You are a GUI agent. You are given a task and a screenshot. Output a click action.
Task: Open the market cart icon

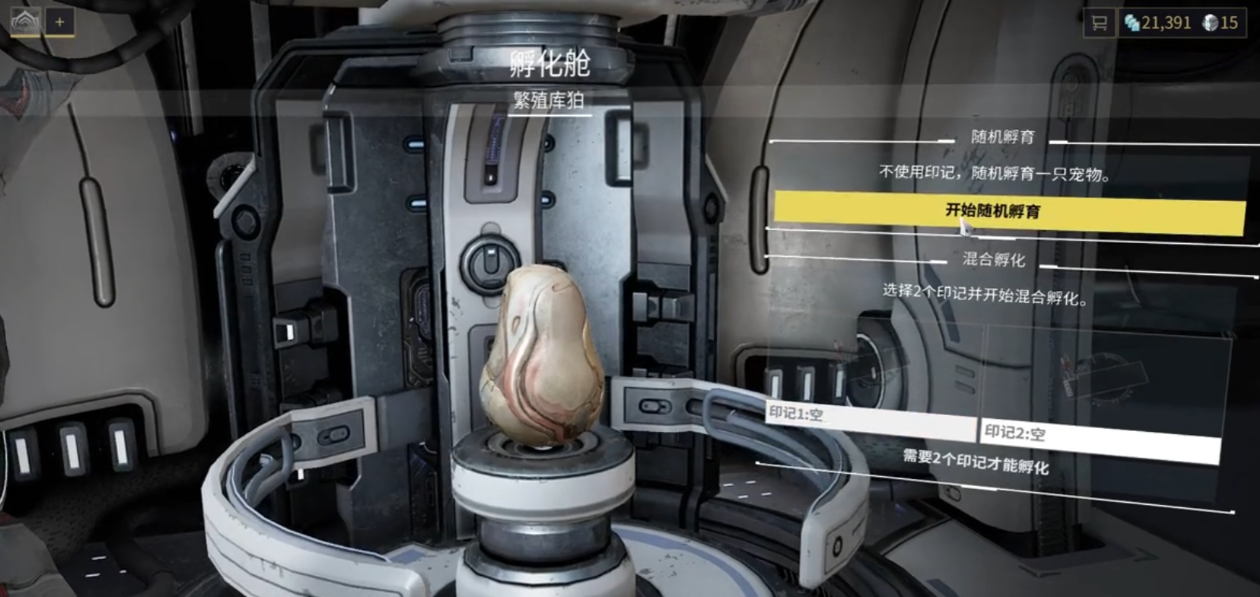click(x=1099, y=23)
